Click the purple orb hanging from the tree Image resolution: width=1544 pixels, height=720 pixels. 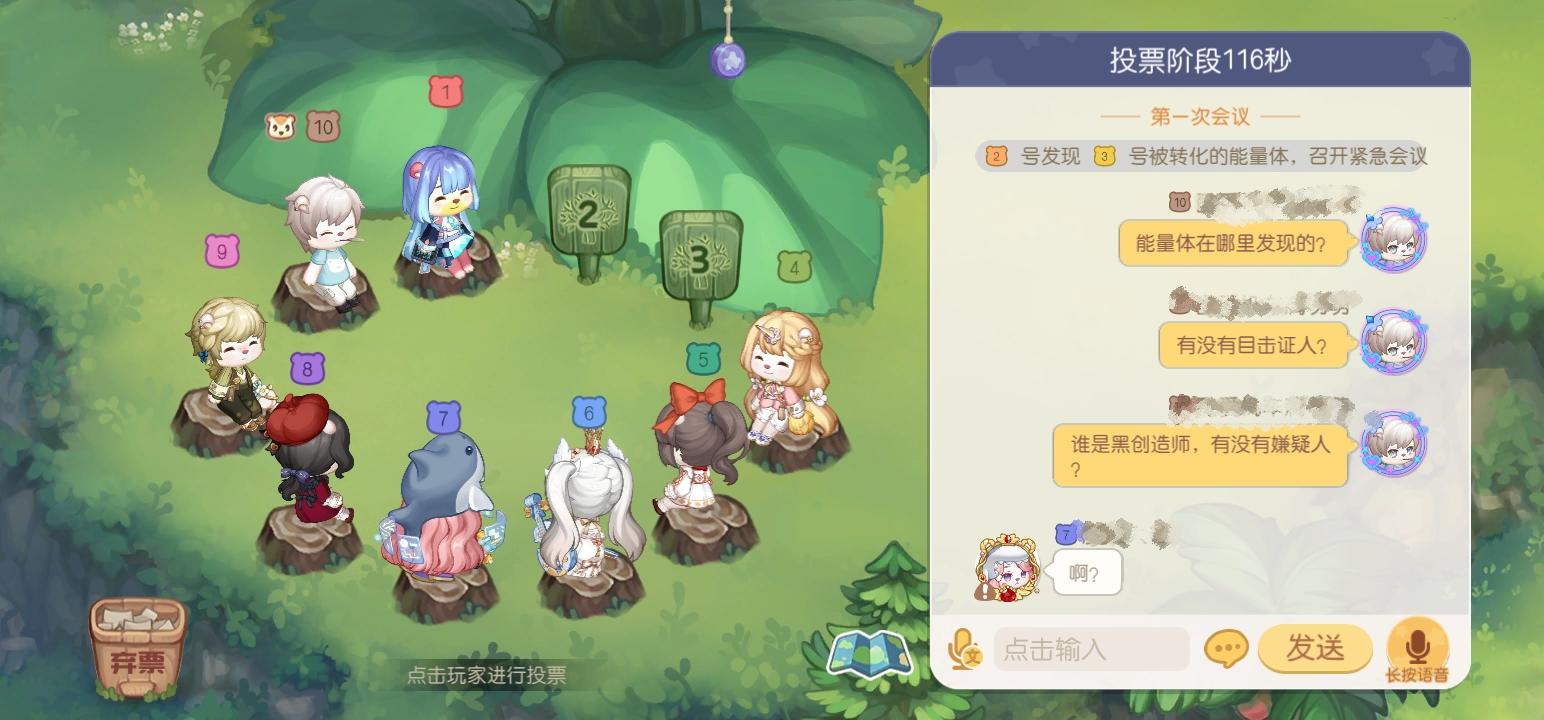pyautogui.click(x=730, y=62)
